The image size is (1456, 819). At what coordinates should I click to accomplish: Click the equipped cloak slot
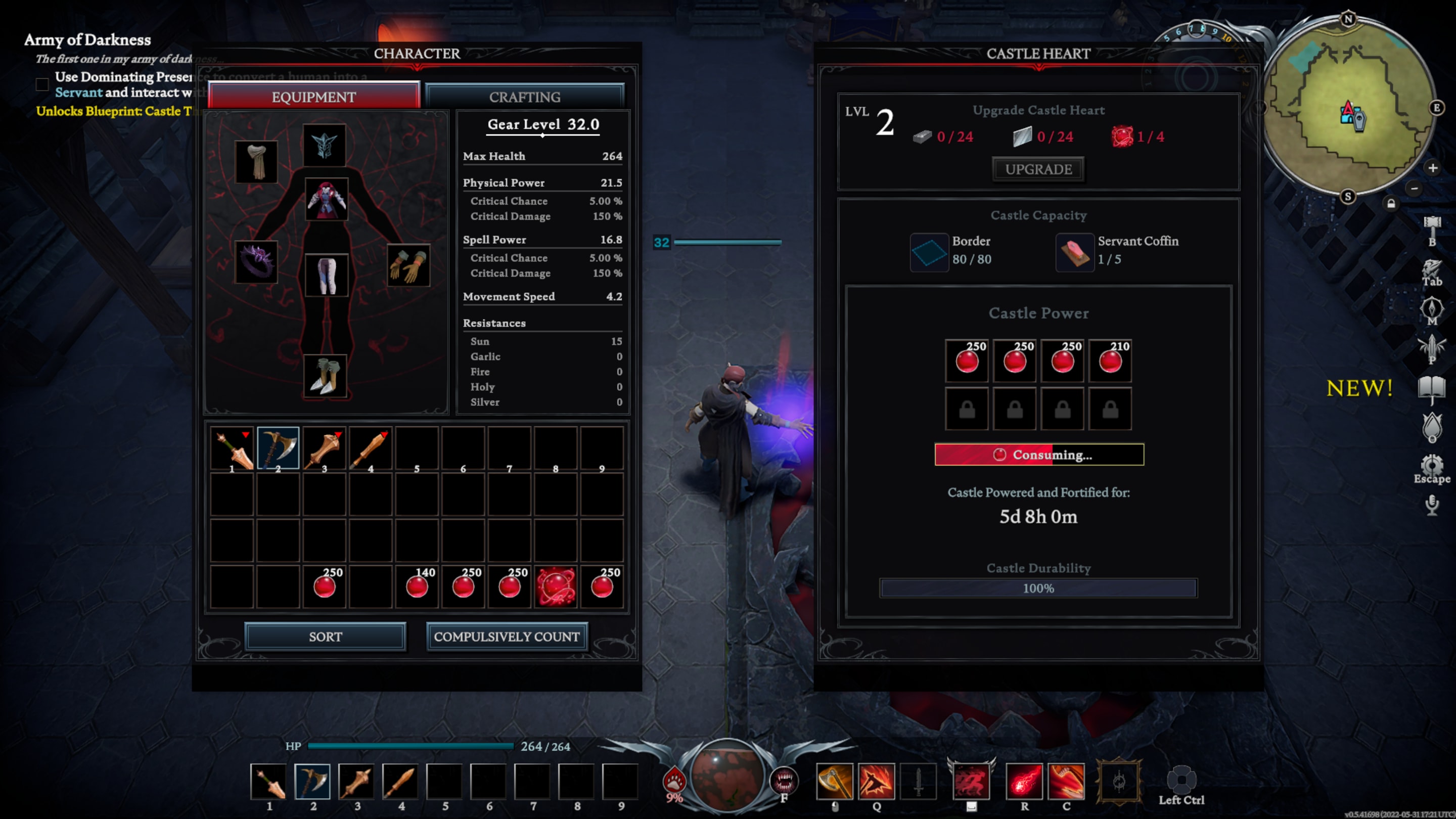click(x=257, y=162)
